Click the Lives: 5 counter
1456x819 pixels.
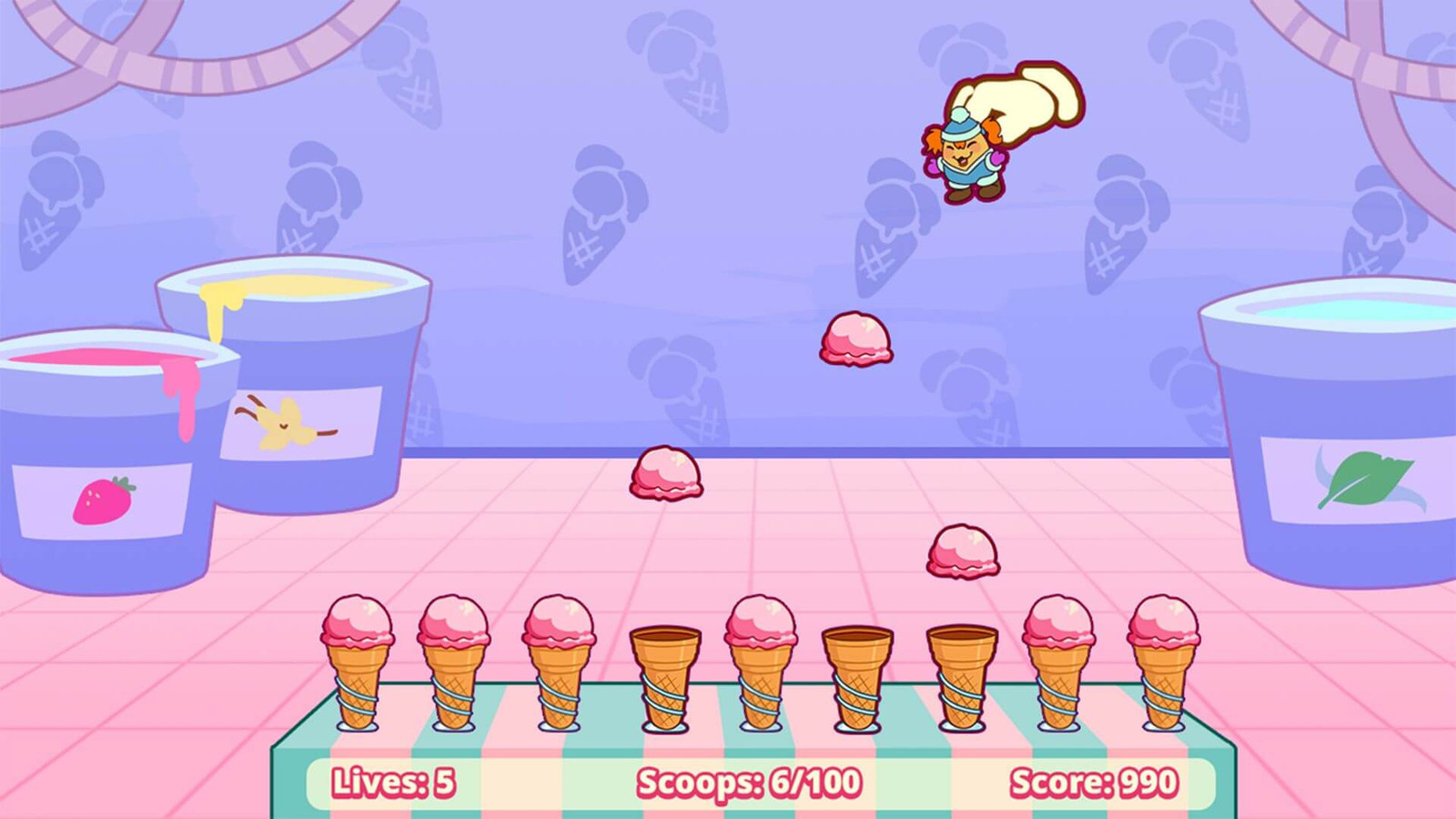(393, 781)
